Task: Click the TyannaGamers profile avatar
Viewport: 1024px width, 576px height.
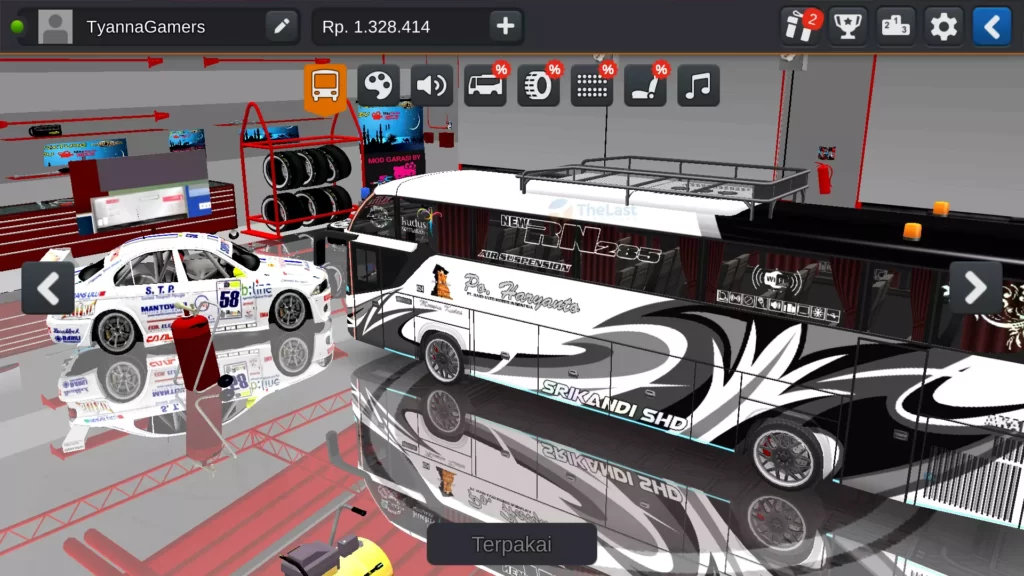Action: tap(55, 27)
